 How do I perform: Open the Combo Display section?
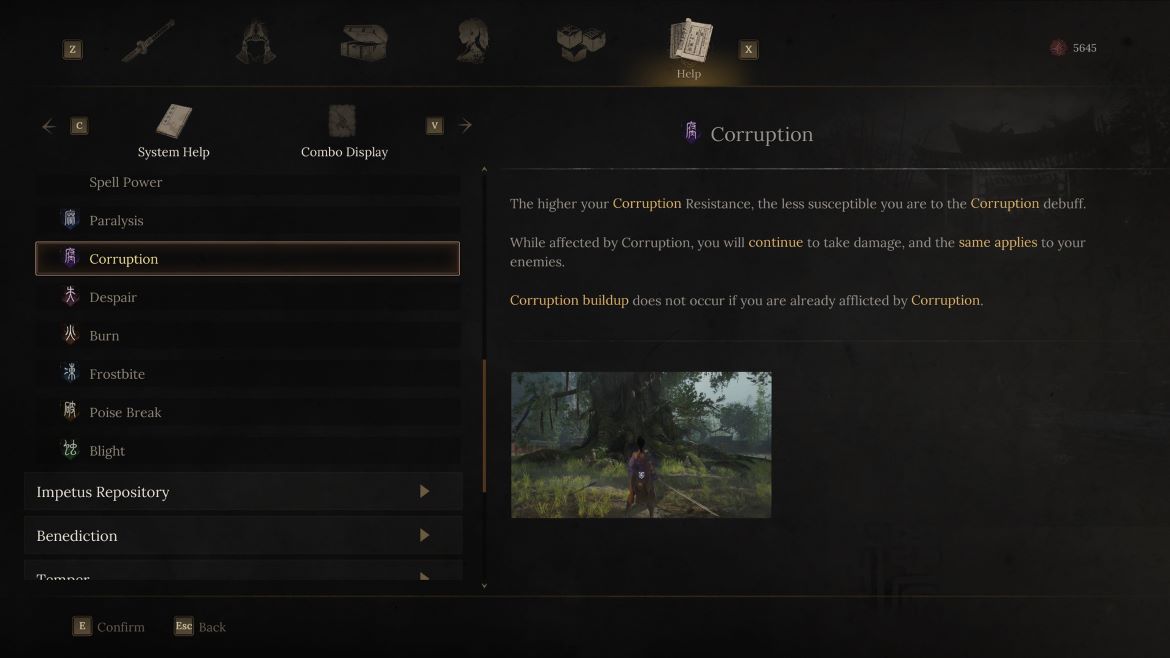(344, 132)
